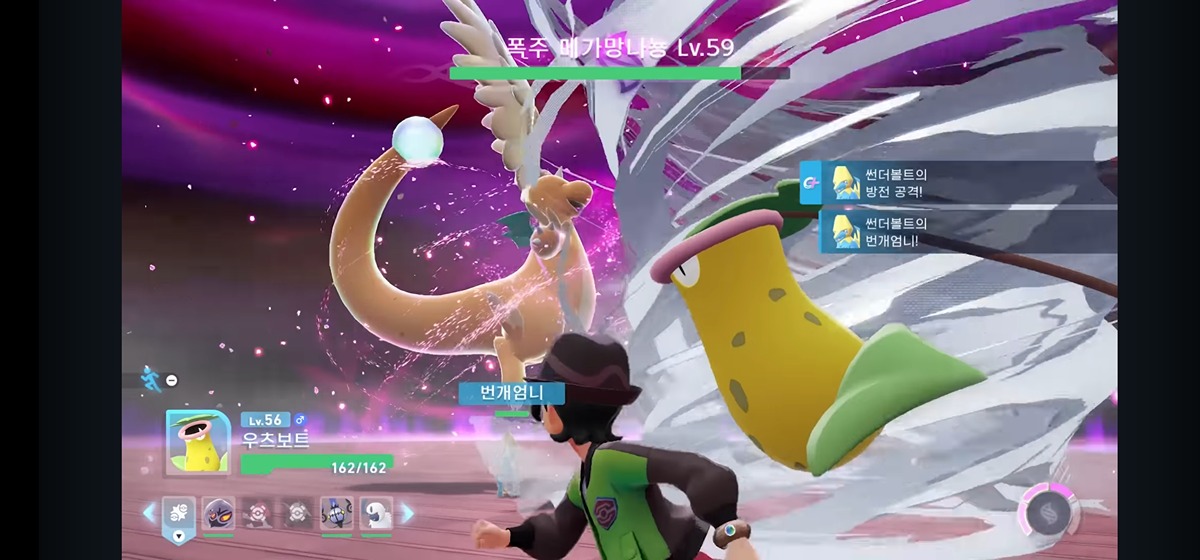Switch to the Chandelure party slot
The height and width of the screenshot is (560, 1200).
(x=337, y=513)
